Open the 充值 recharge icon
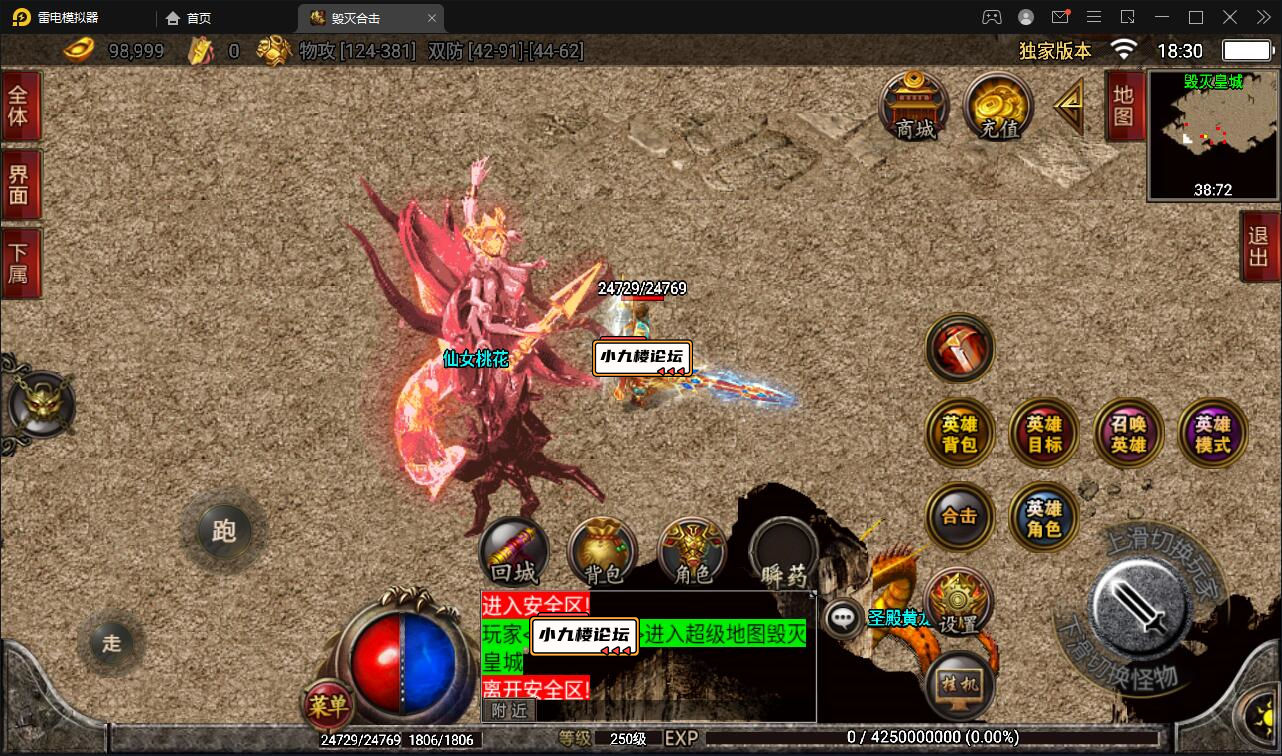The image size is (1282, 756). pos(997,107)
